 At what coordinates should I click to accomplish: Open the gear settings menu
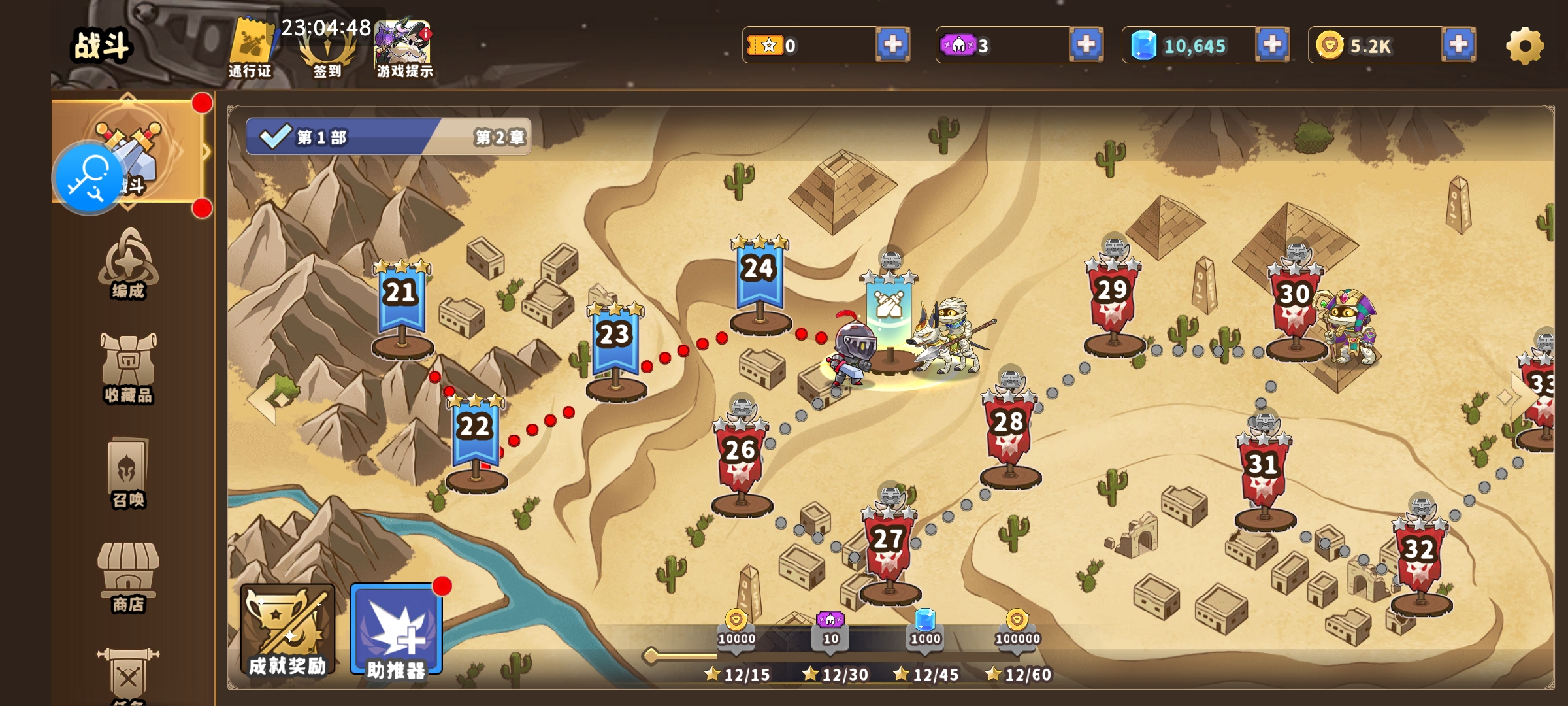point(1525,46)
